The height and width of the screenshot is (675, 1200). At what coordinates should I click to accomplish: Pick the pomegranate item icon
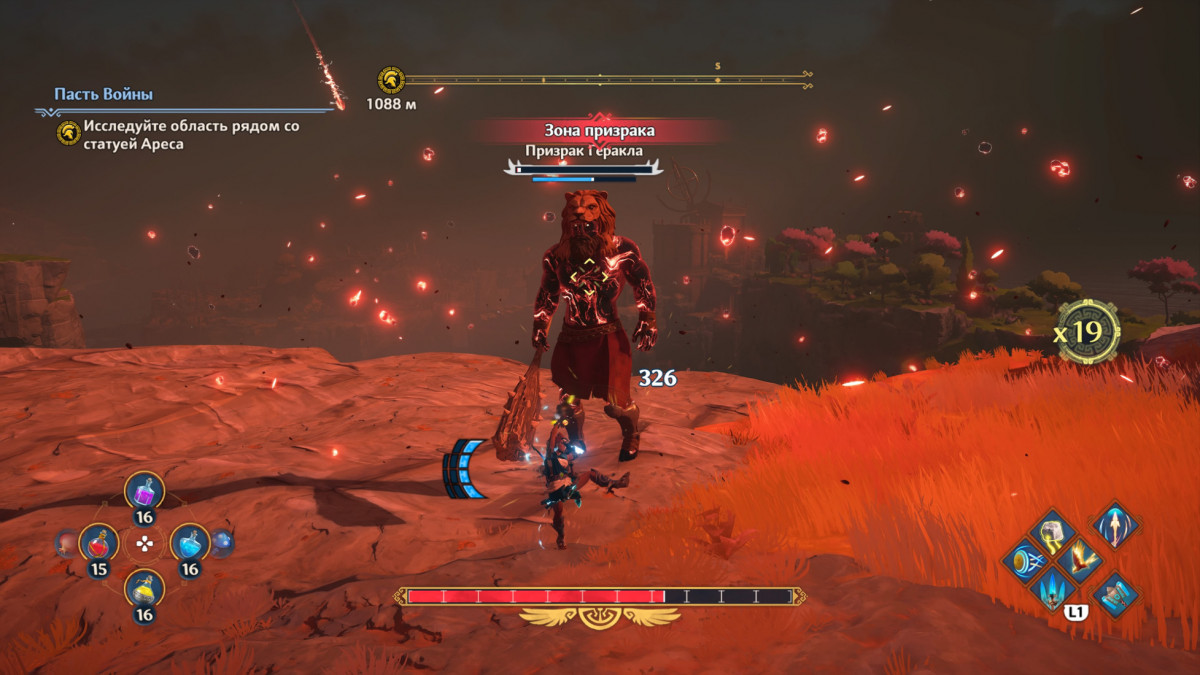click(66, 543)
